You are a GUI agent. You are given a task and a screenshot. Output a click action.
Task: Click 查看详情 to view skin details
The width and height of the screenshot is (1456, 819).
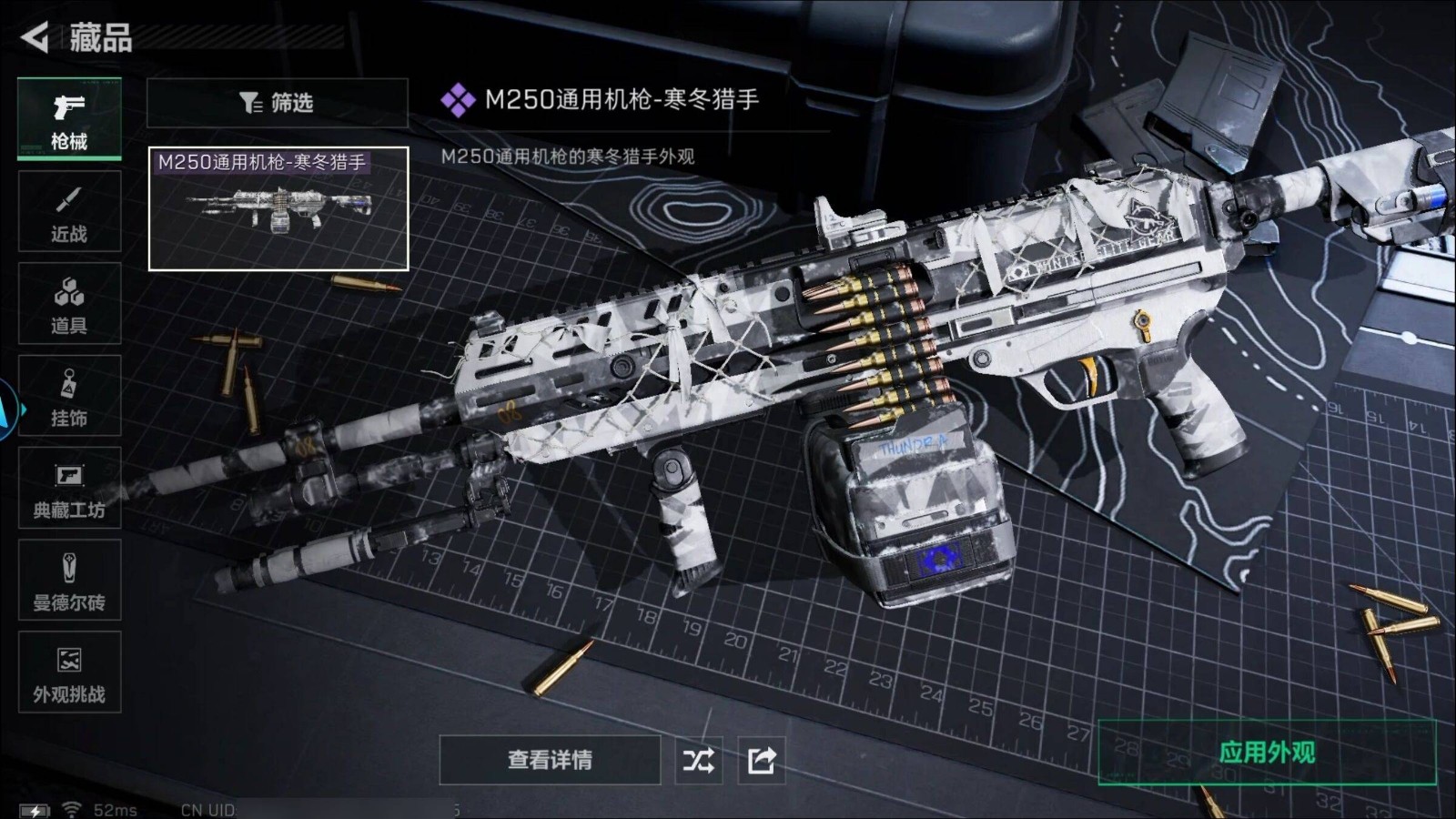550,760
